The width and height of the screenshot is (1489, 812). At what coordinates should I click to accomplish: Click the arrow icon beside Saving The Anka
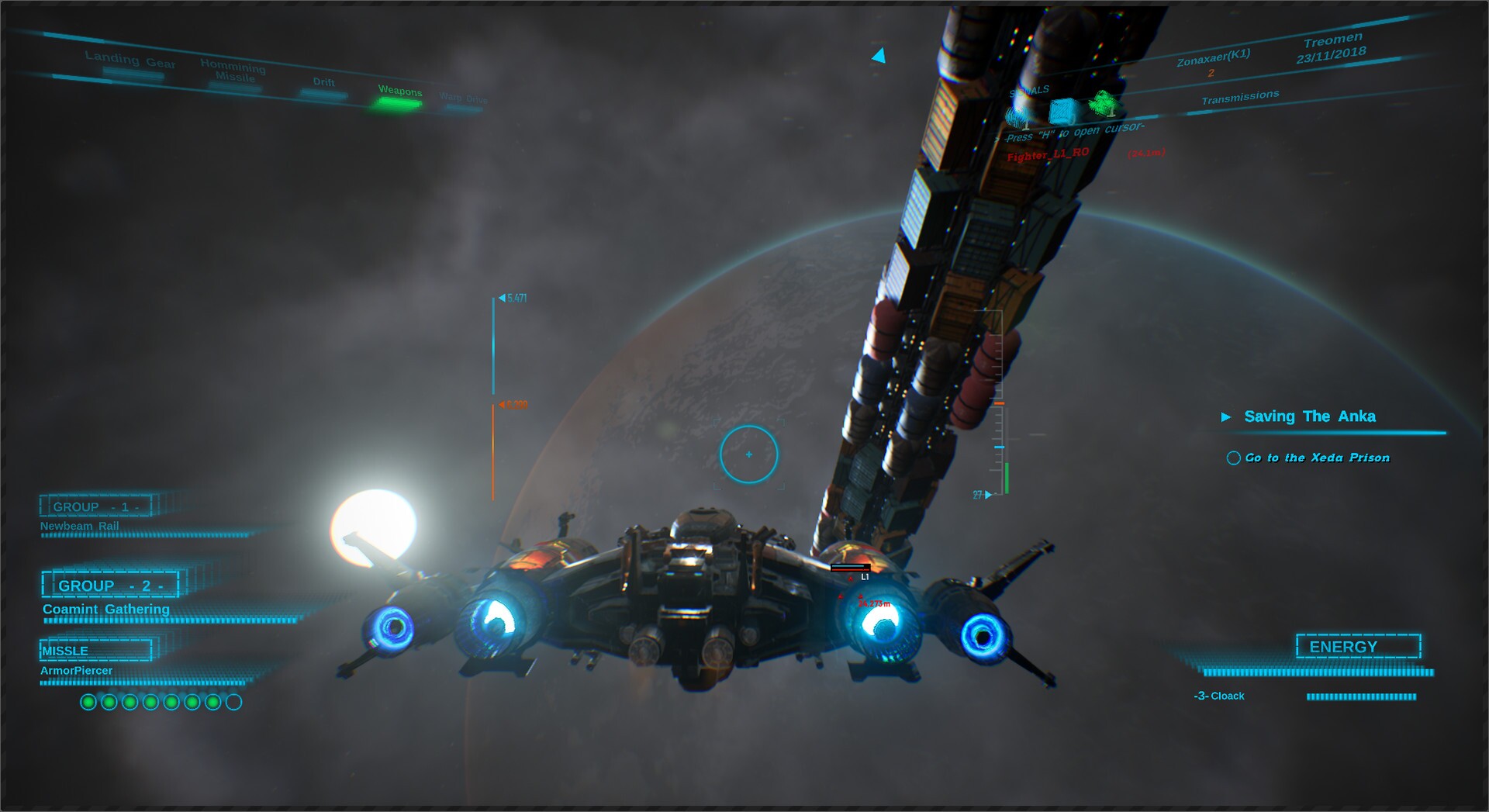(1228, 416)
